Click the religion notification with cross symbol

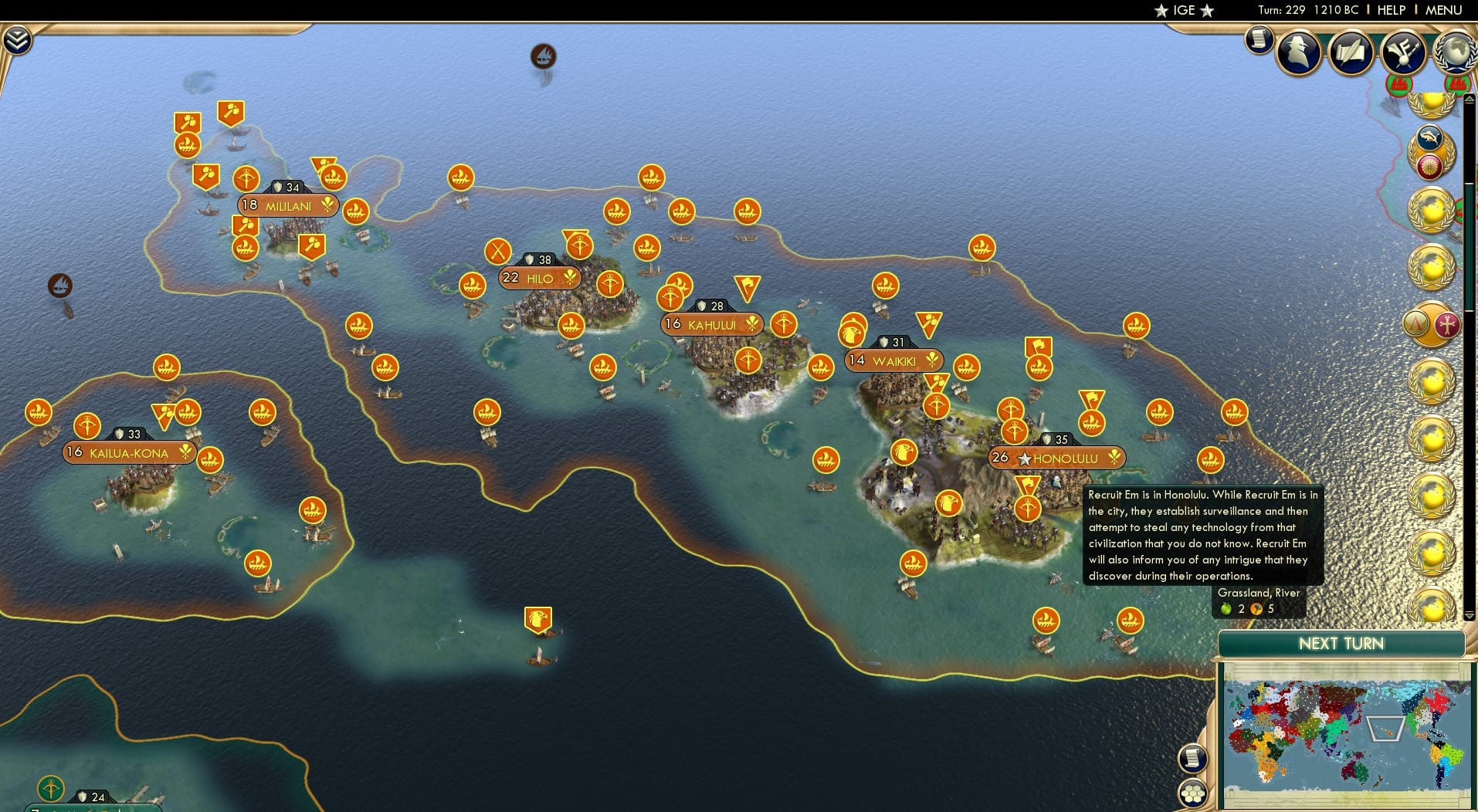tap(1448, 324)
